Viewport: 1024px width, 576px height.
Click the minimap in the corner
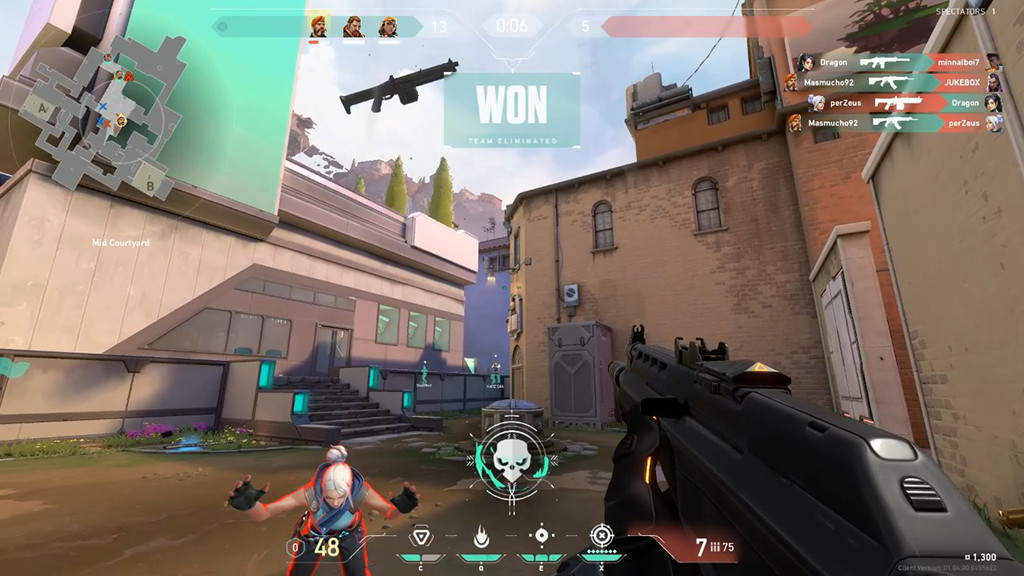click(98, 116)
